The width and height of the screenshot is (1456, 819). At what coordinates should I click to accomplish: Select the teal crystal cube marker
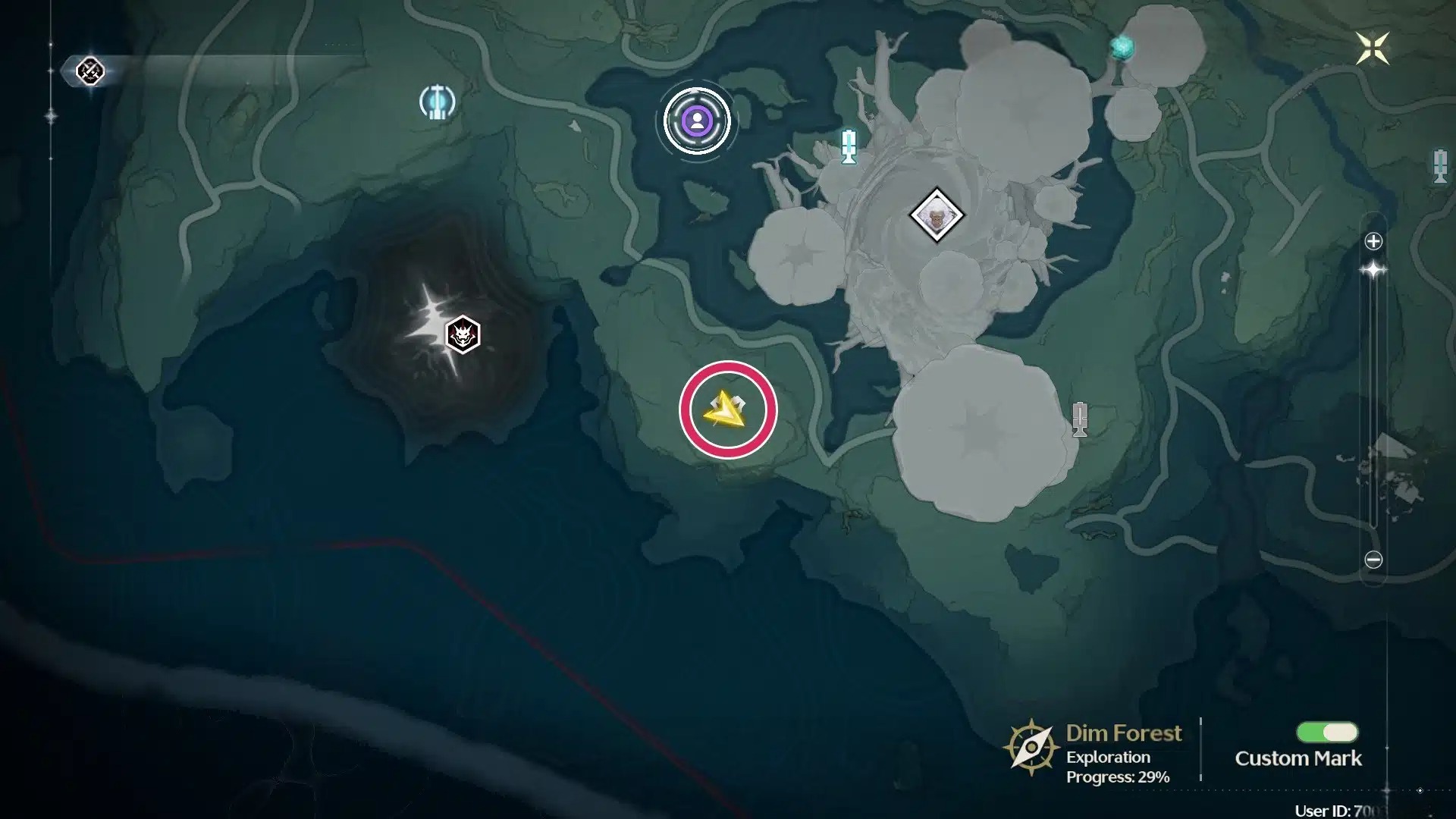[x=1122, y=49]
